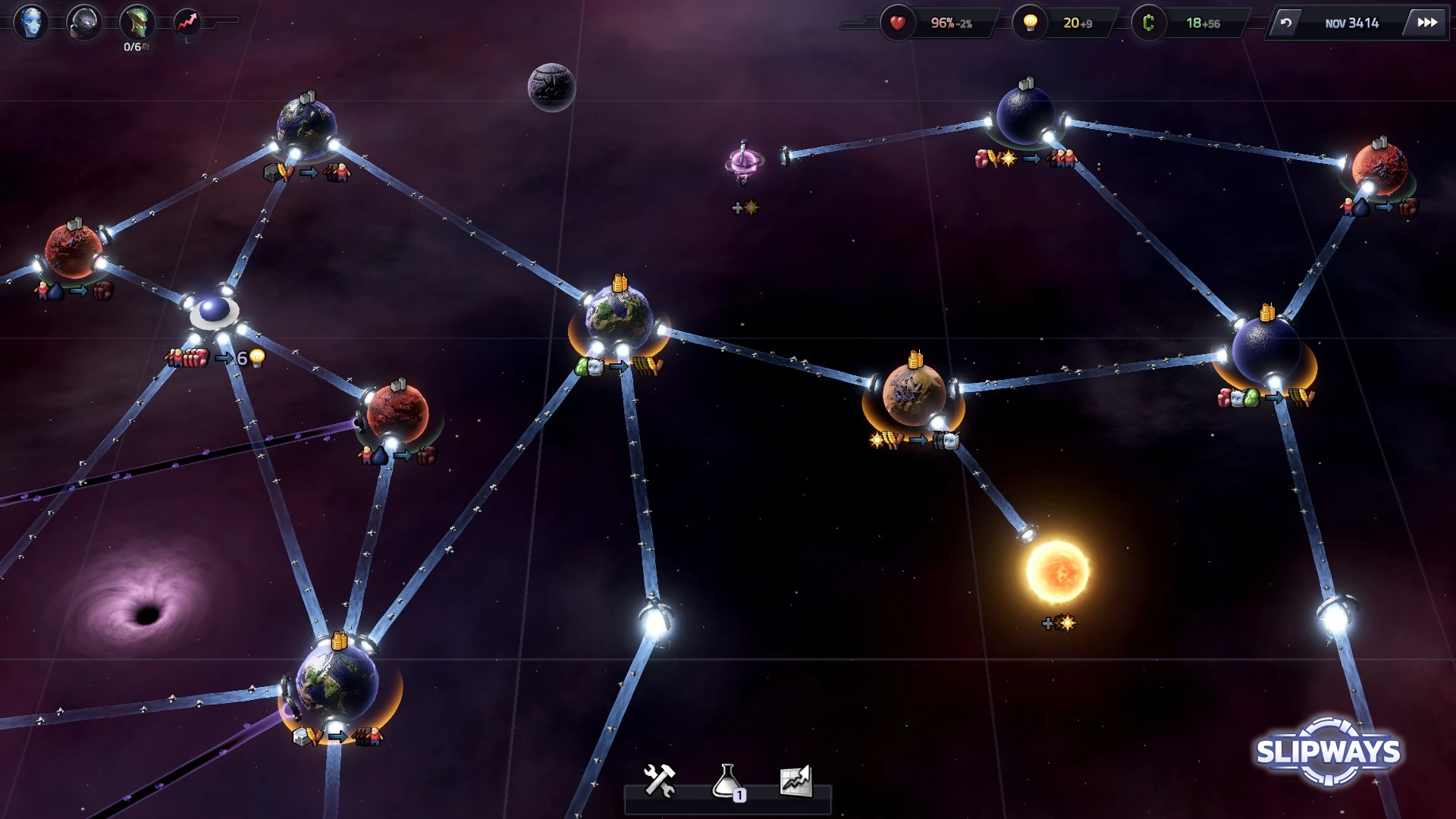Screen dimensions: 1456x819
Task: Show the growth chart statistics panel
Action: [795, 780]
